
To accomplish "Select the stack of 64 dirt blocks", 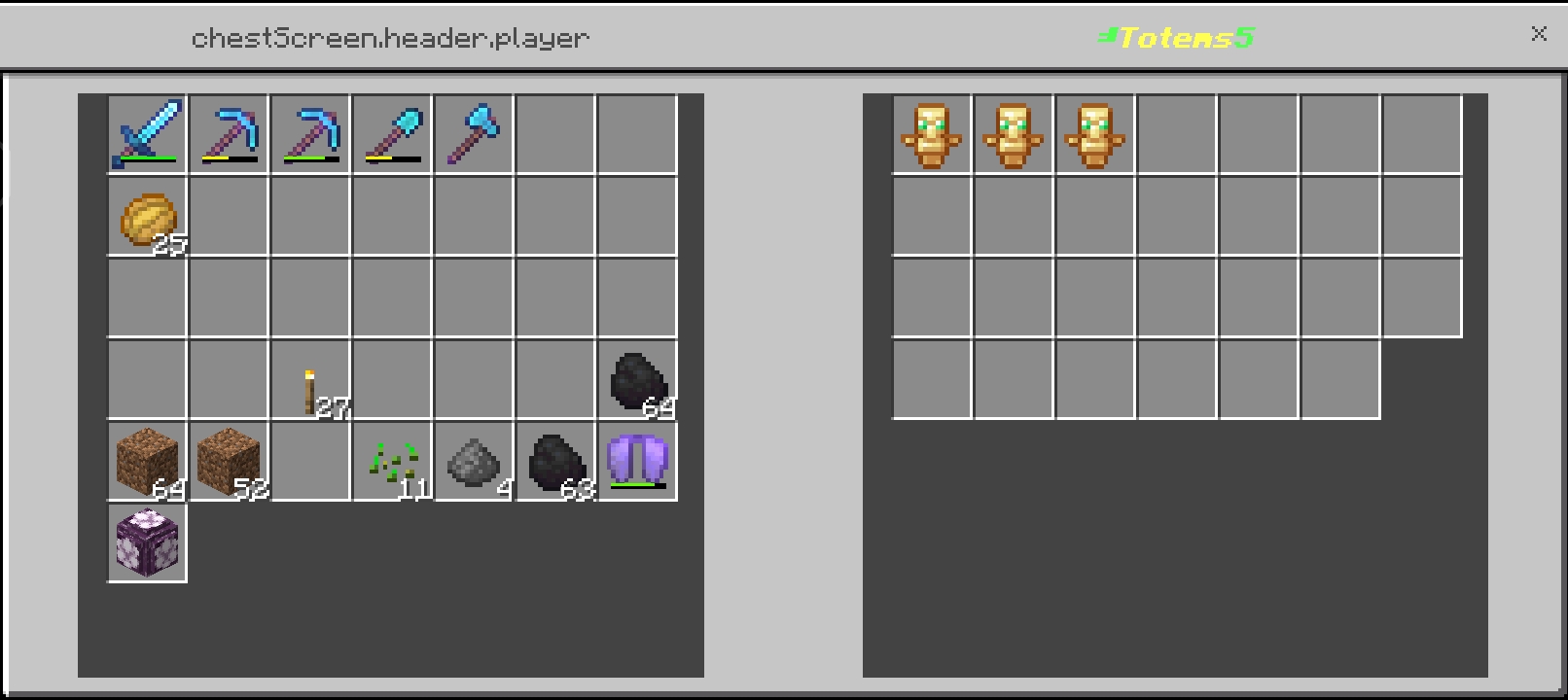I will (x=147, y=460).
